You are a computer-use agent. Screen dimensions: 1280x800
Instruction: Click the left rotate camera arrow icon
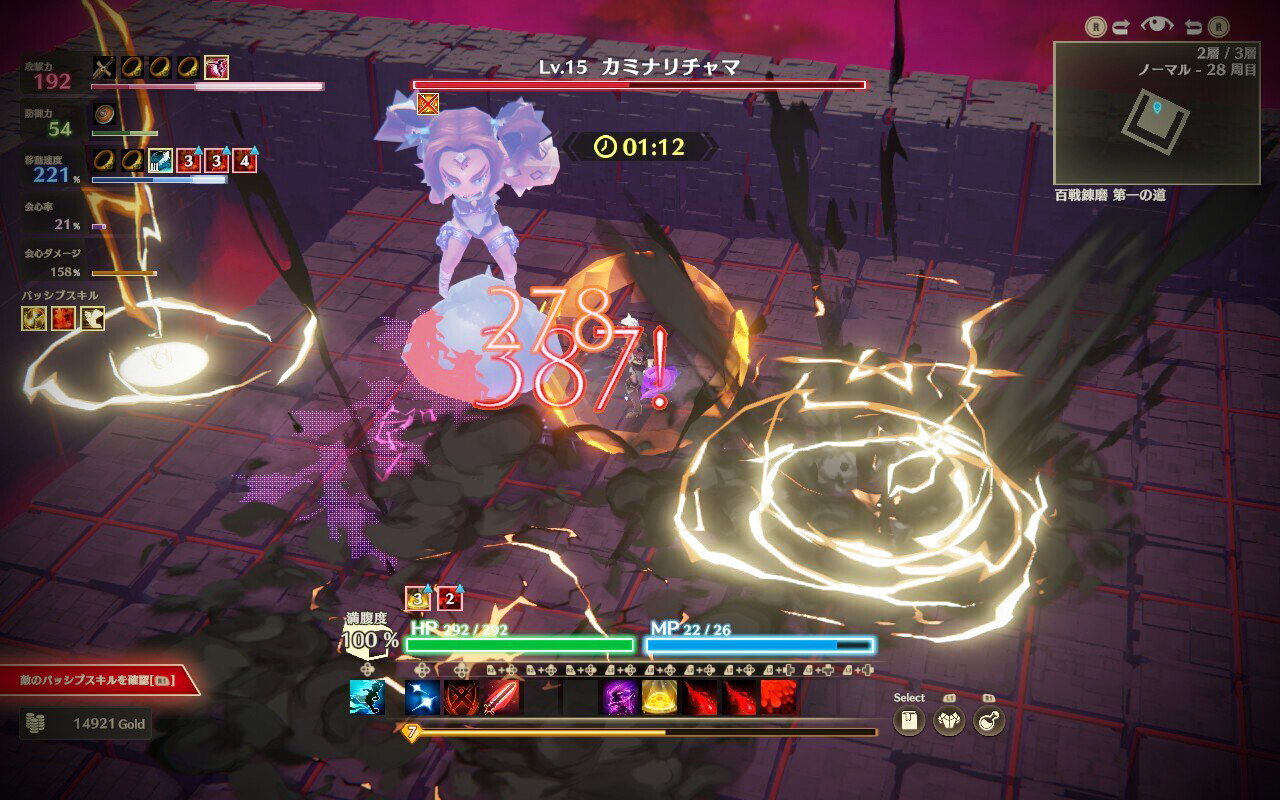pos(1193,25)
